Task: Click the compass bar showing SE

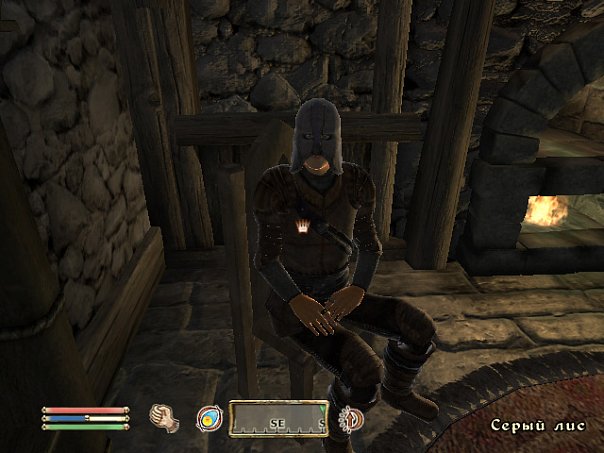Action: (279, 419)
